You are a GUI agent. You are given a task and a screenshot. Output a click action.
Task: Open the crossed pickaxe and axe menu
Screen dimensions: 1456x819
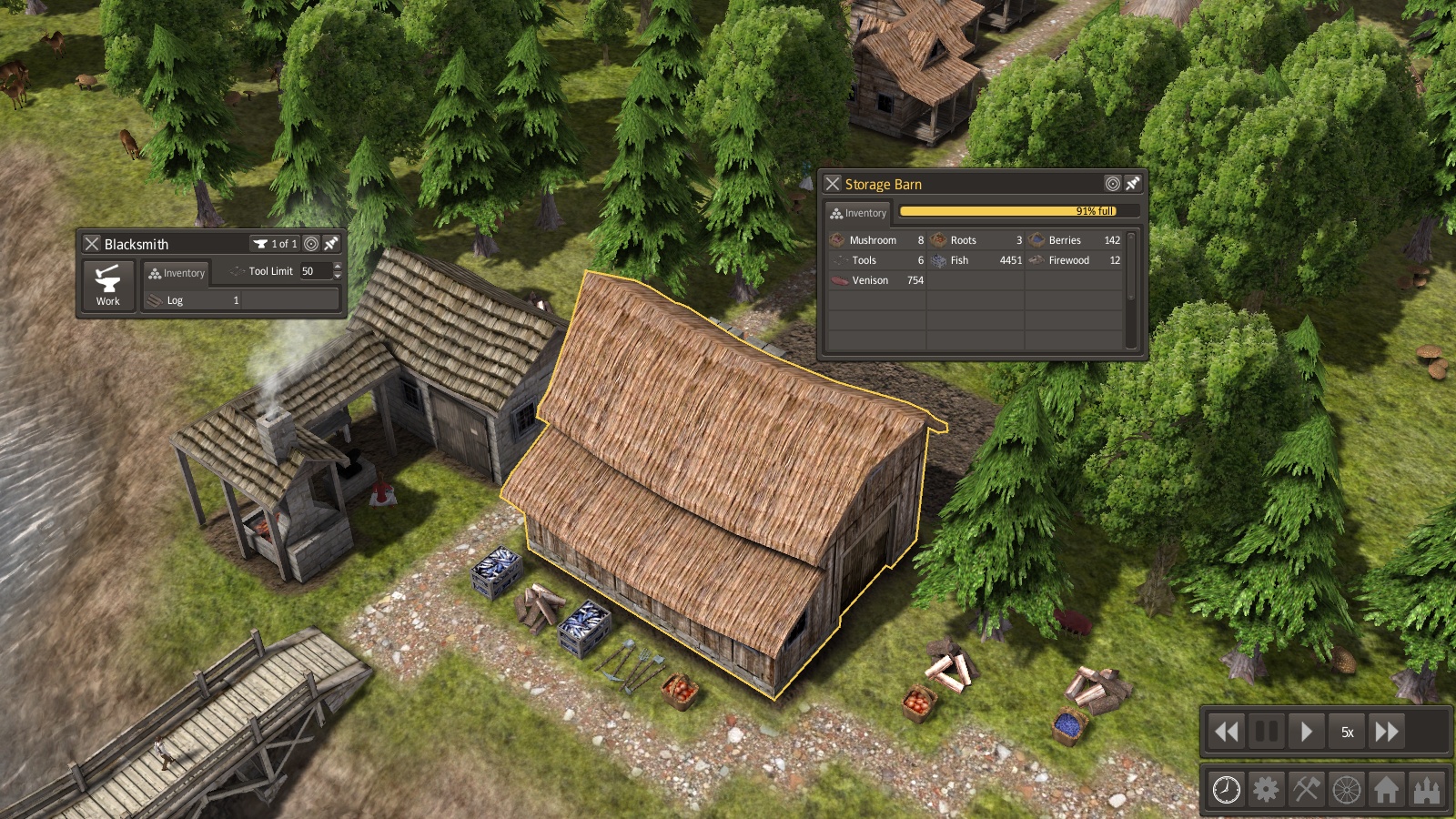click(1306, 789)
